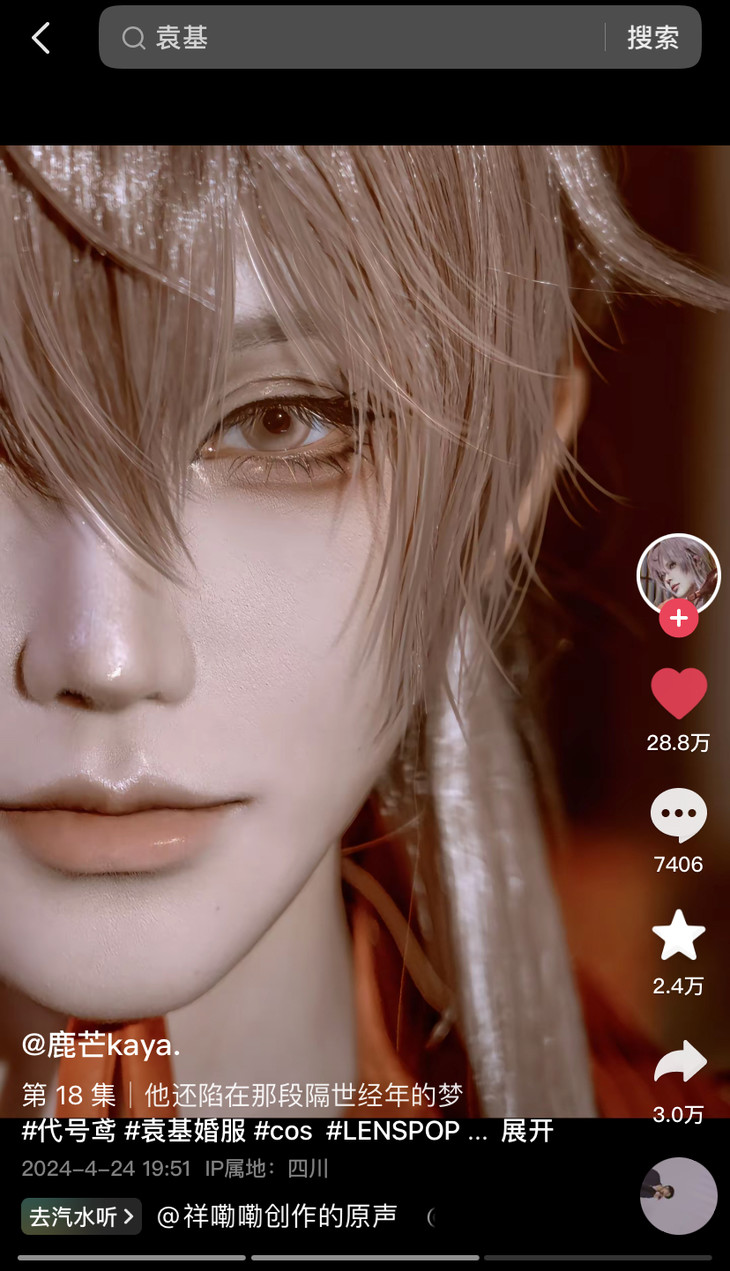Favorite the video with the star icon
Screen dimensions: 730x1271
pos(678,936)
